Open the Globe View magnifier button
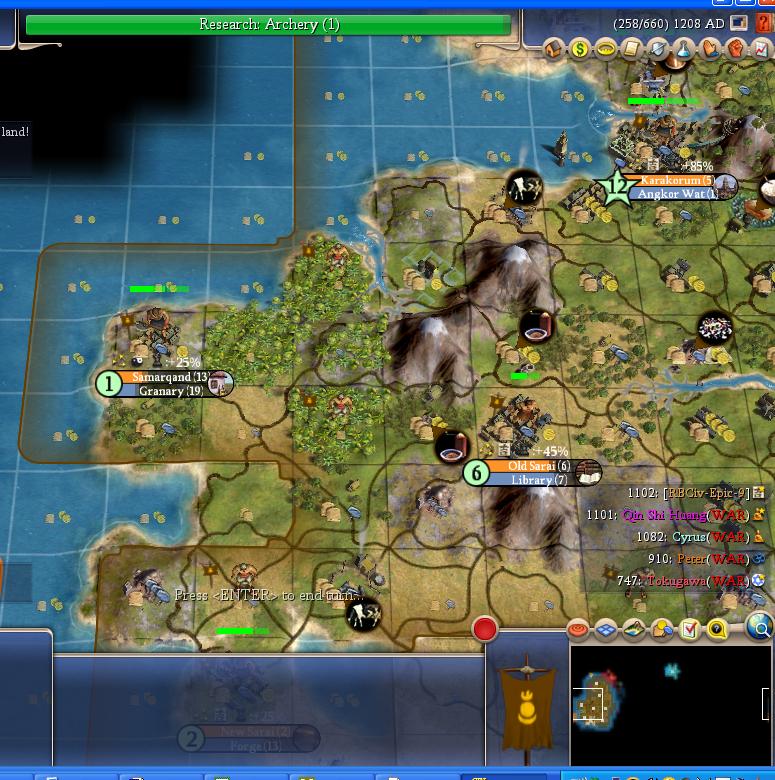 [x=760, y=628]
